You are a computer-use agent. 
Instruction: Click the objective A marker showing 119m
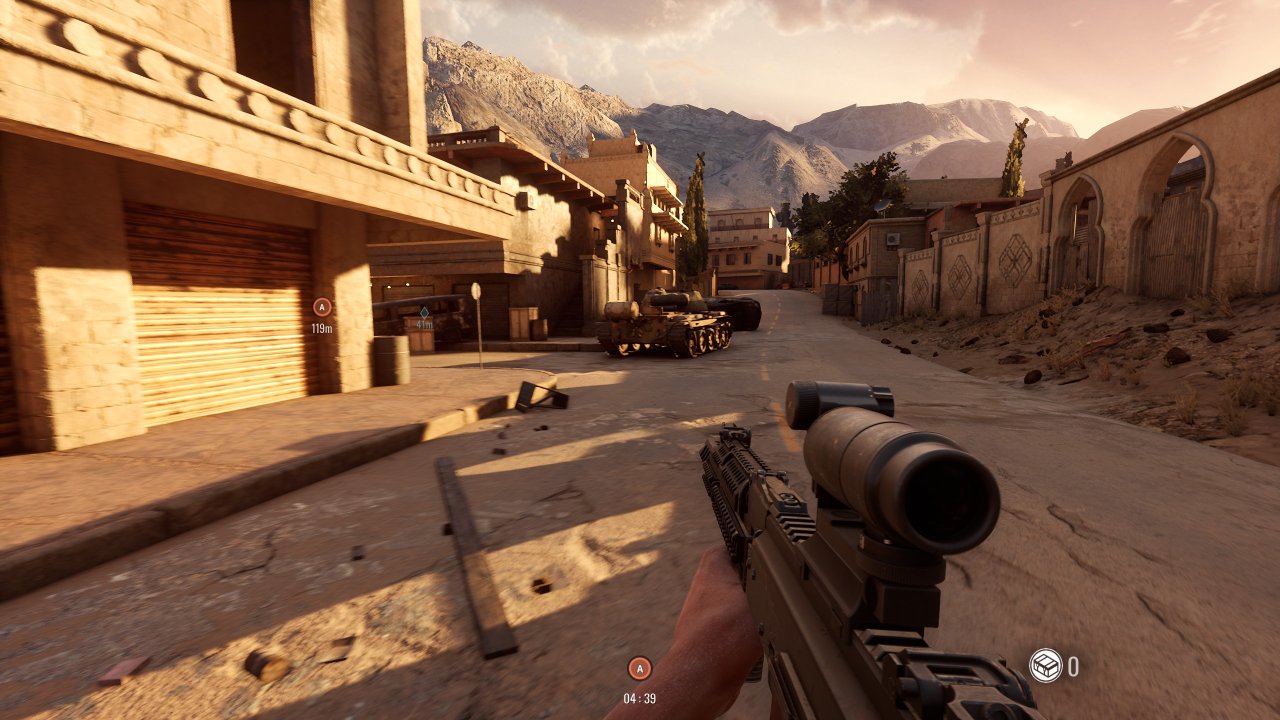coord(322,307)
